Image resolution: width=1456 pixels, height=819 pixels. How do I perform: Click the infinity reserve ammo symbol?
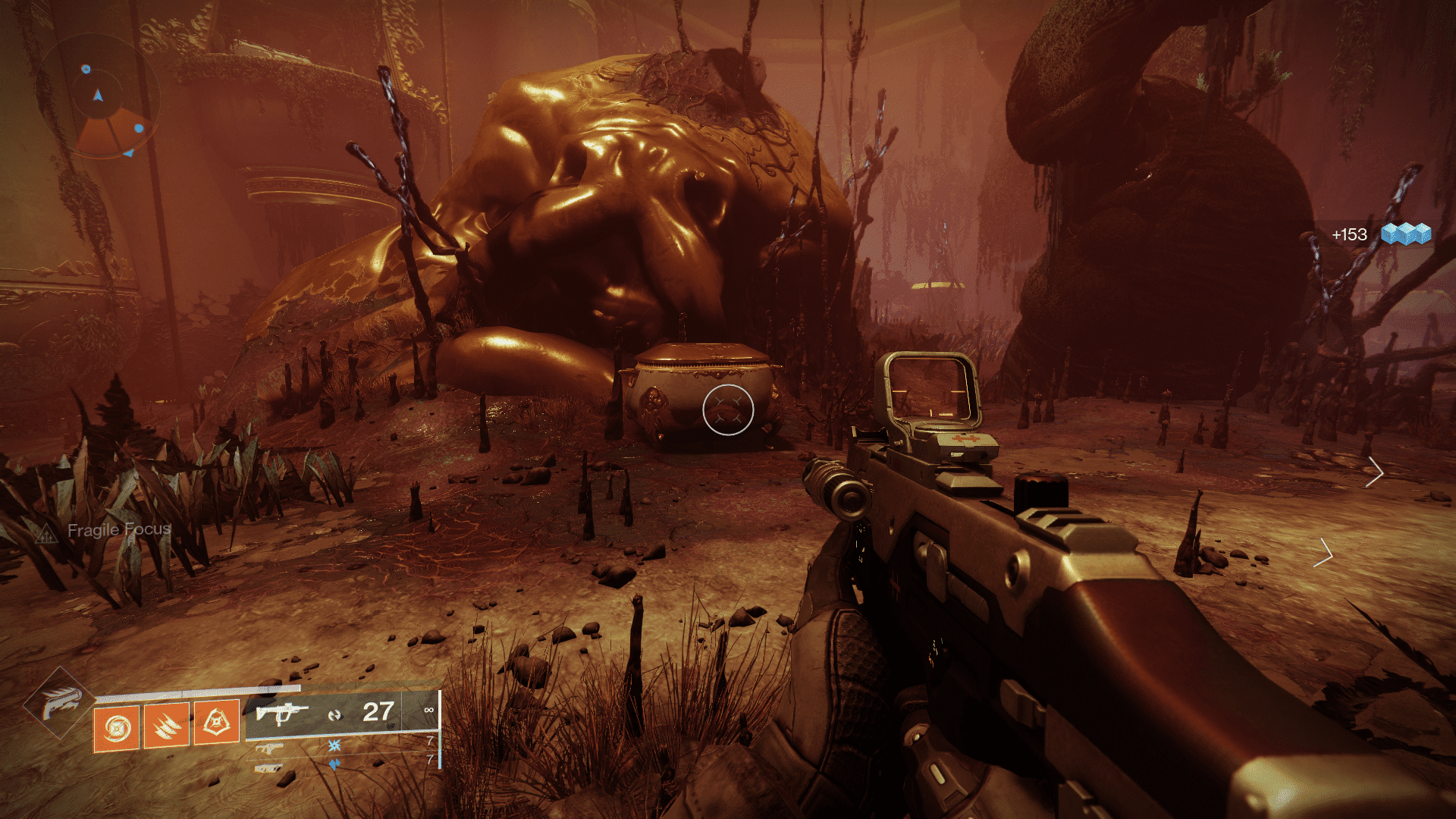point(426,711)
